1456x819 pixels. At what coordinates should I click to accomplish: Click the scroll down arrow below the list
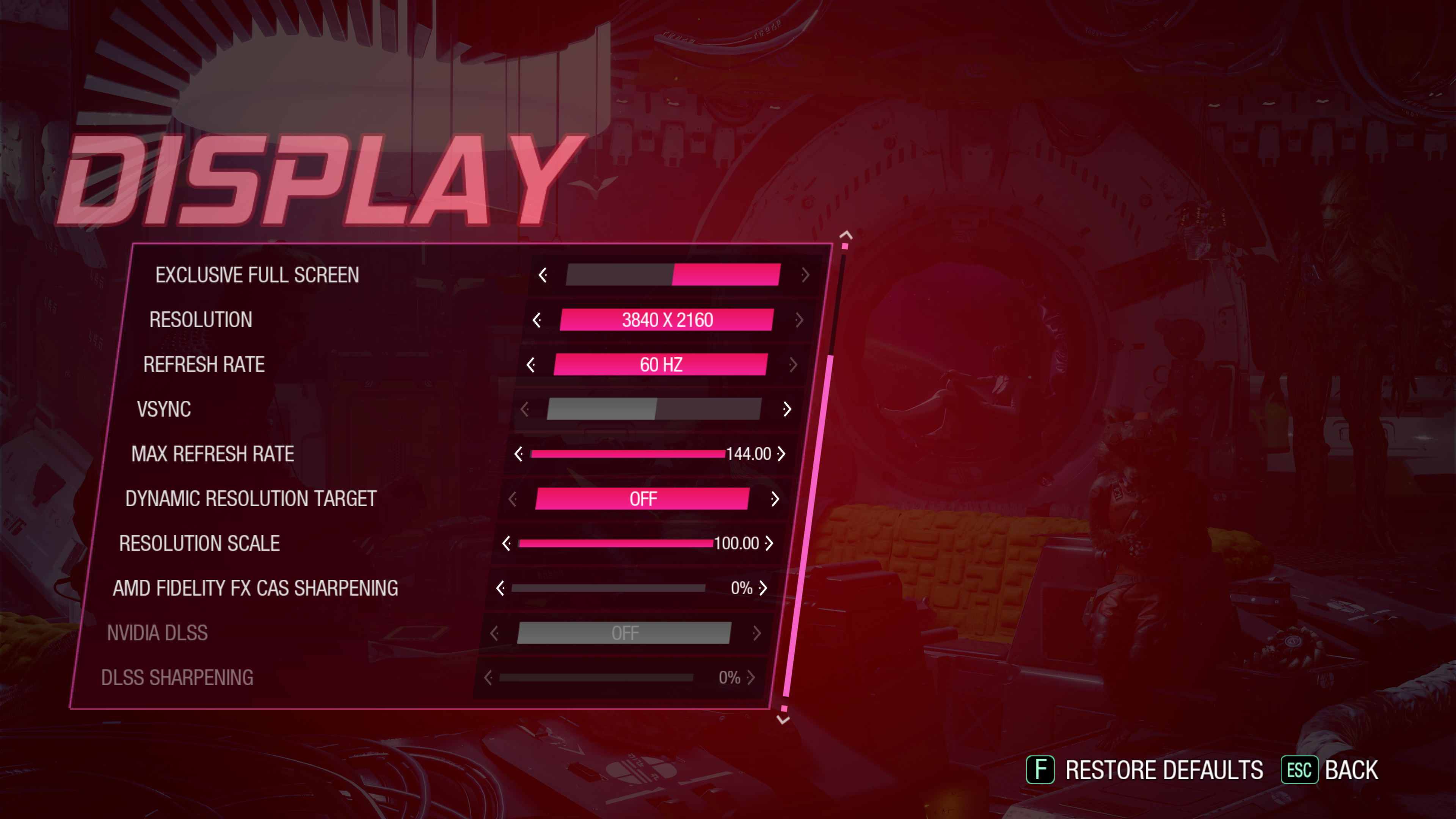click(x=783, y=720)
